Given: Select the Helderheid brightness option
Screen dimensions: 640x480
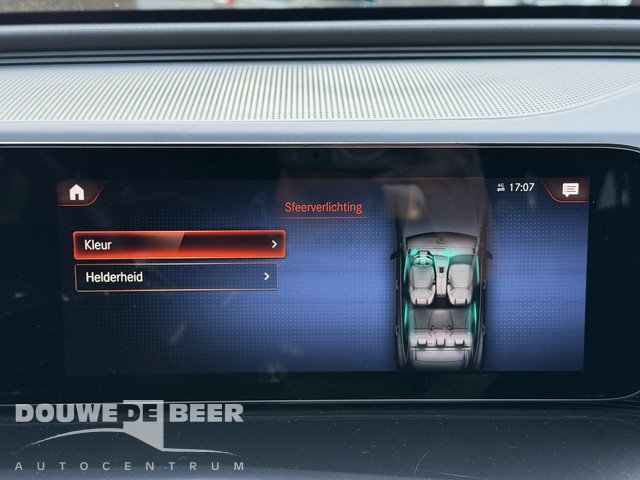Looking at the screenshot, I should [x=176, y=277].
